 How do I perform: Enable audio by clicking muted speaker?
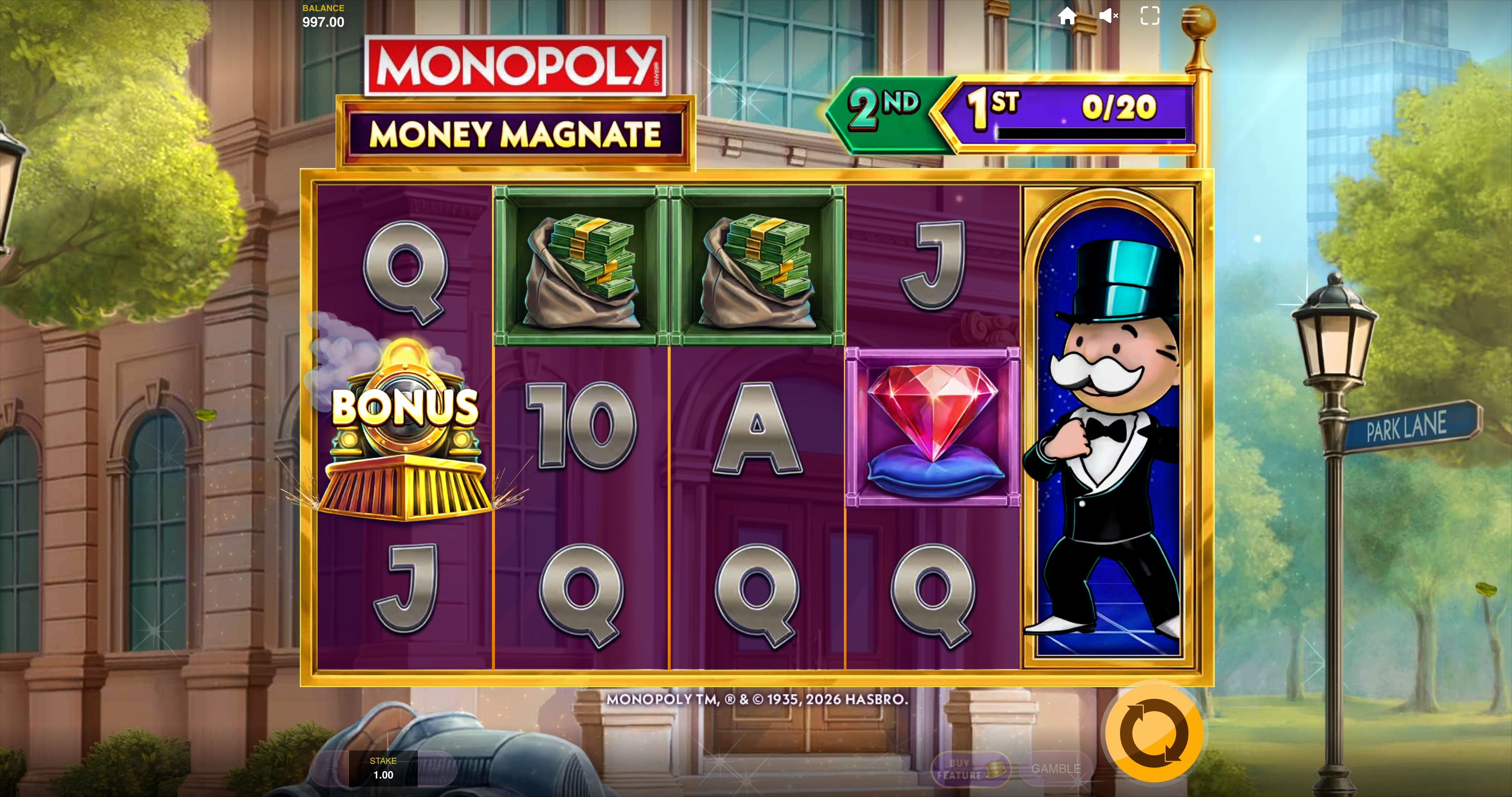pos(1109,16)
